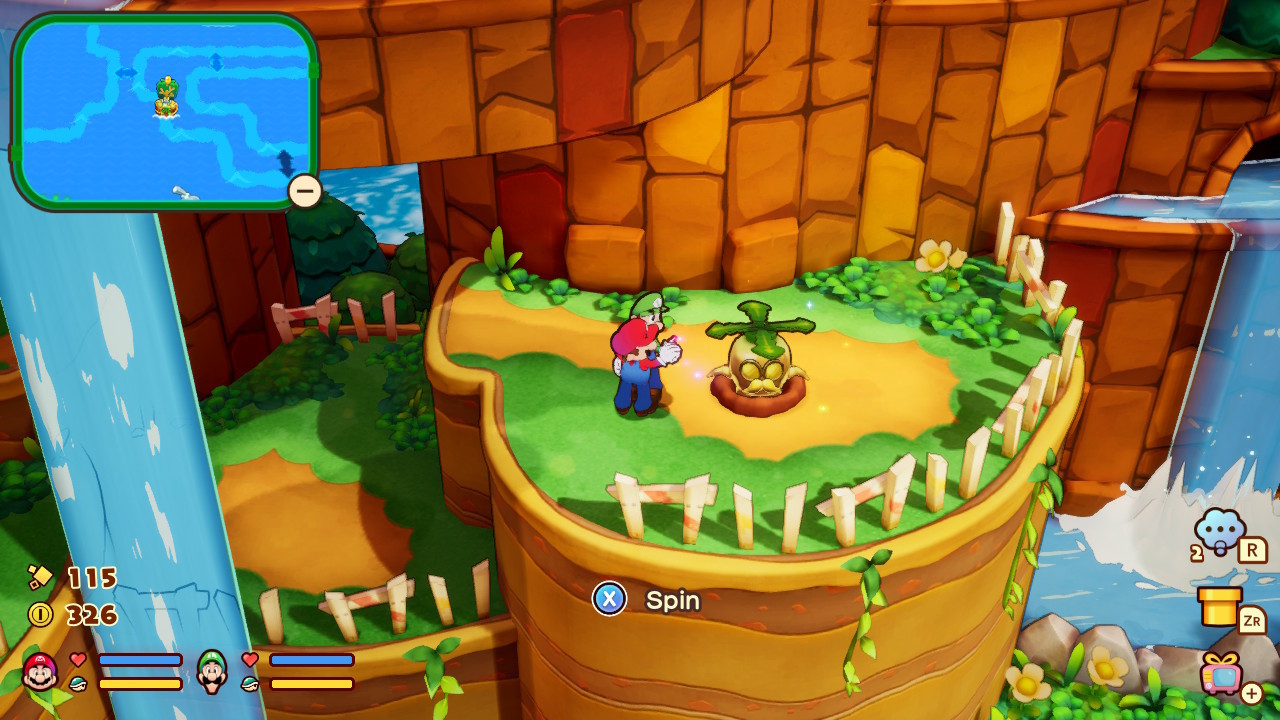Collapse the minimap with the minus button
The height and width of the screenshot is (720, 1280).
point(303,189)
